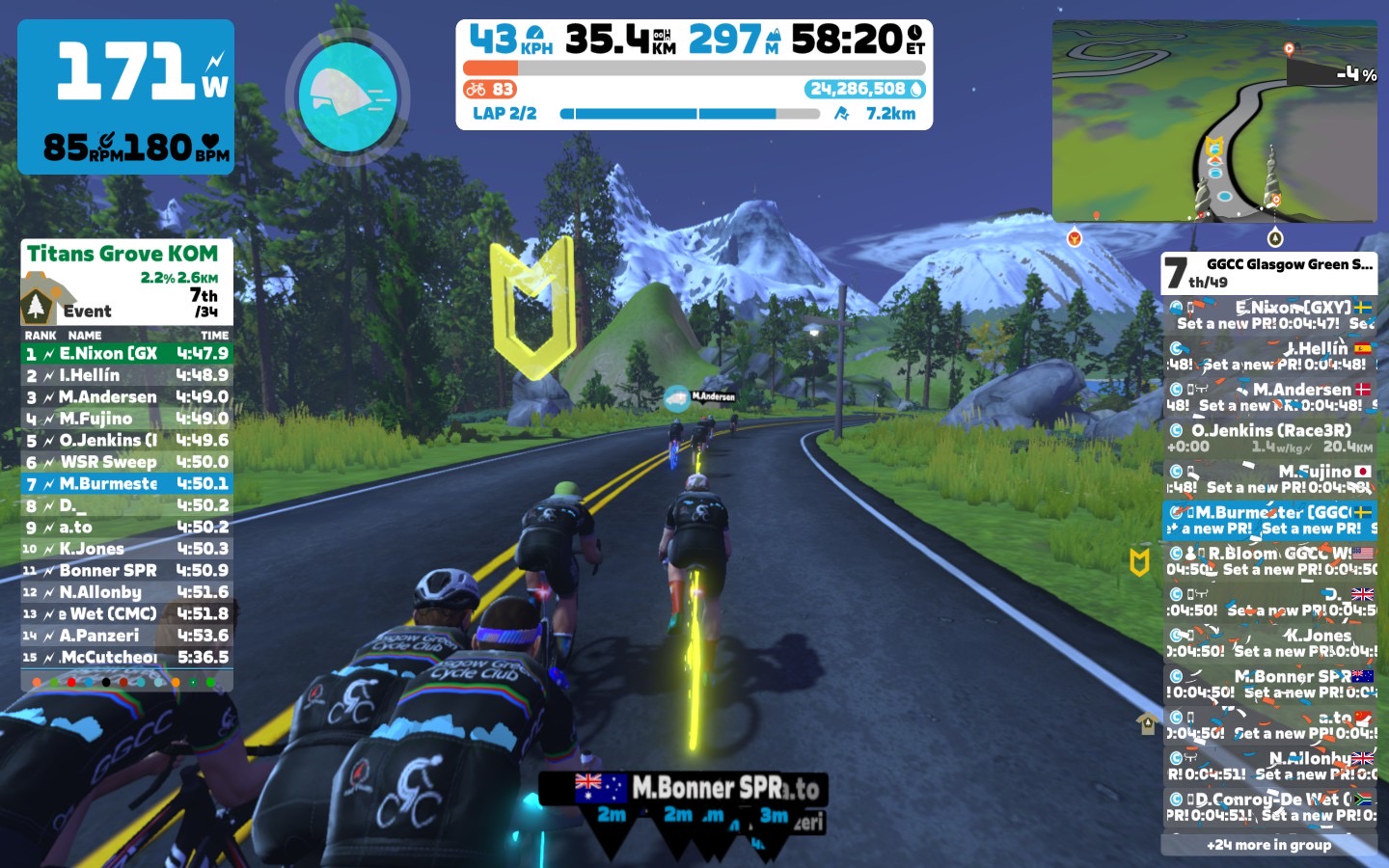Click the GGCC Glasgow Green event position header

coord(1268,273)
